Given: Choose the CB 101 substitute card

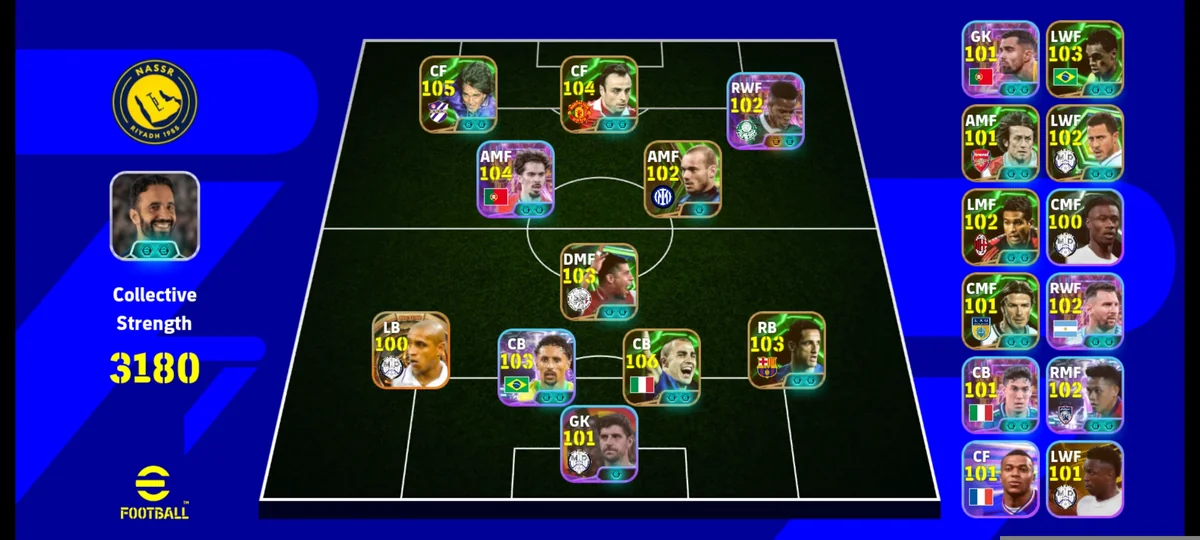Looking at the screenshot, I should coord(1000,394).
